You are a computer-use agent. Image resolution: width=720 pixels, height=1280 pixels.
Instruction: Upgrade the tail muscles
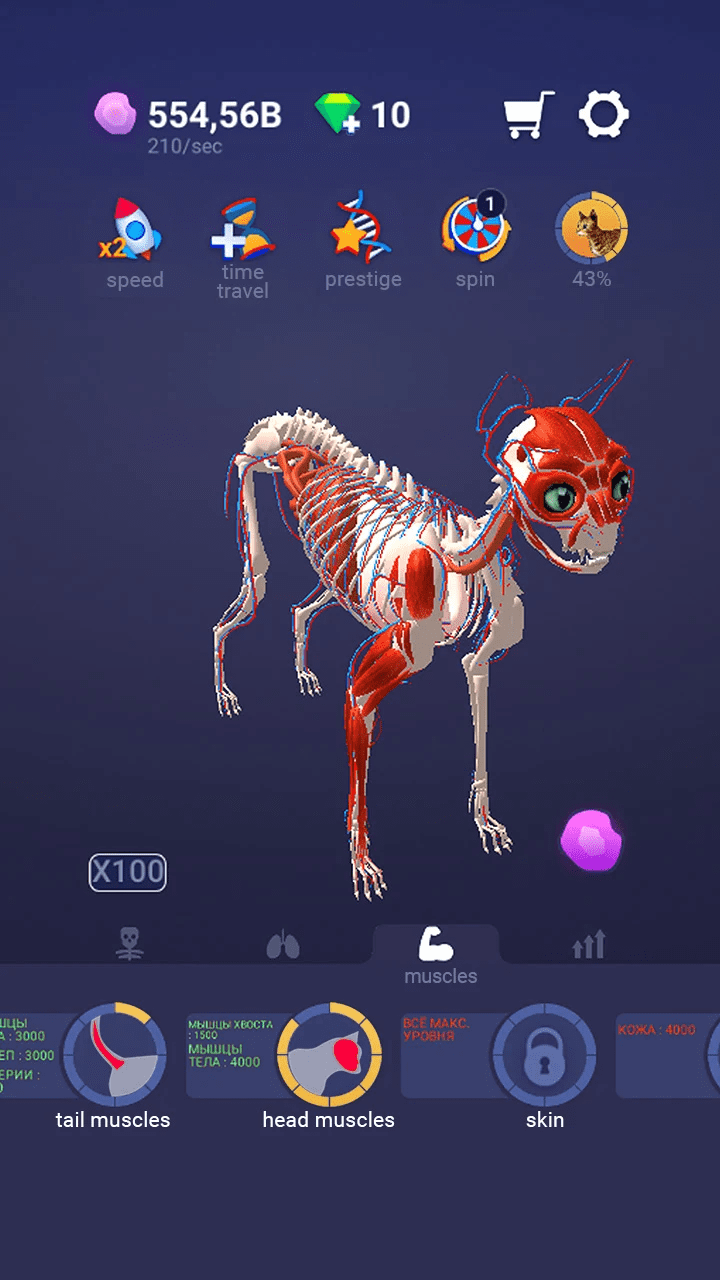tap(114, 1055)
